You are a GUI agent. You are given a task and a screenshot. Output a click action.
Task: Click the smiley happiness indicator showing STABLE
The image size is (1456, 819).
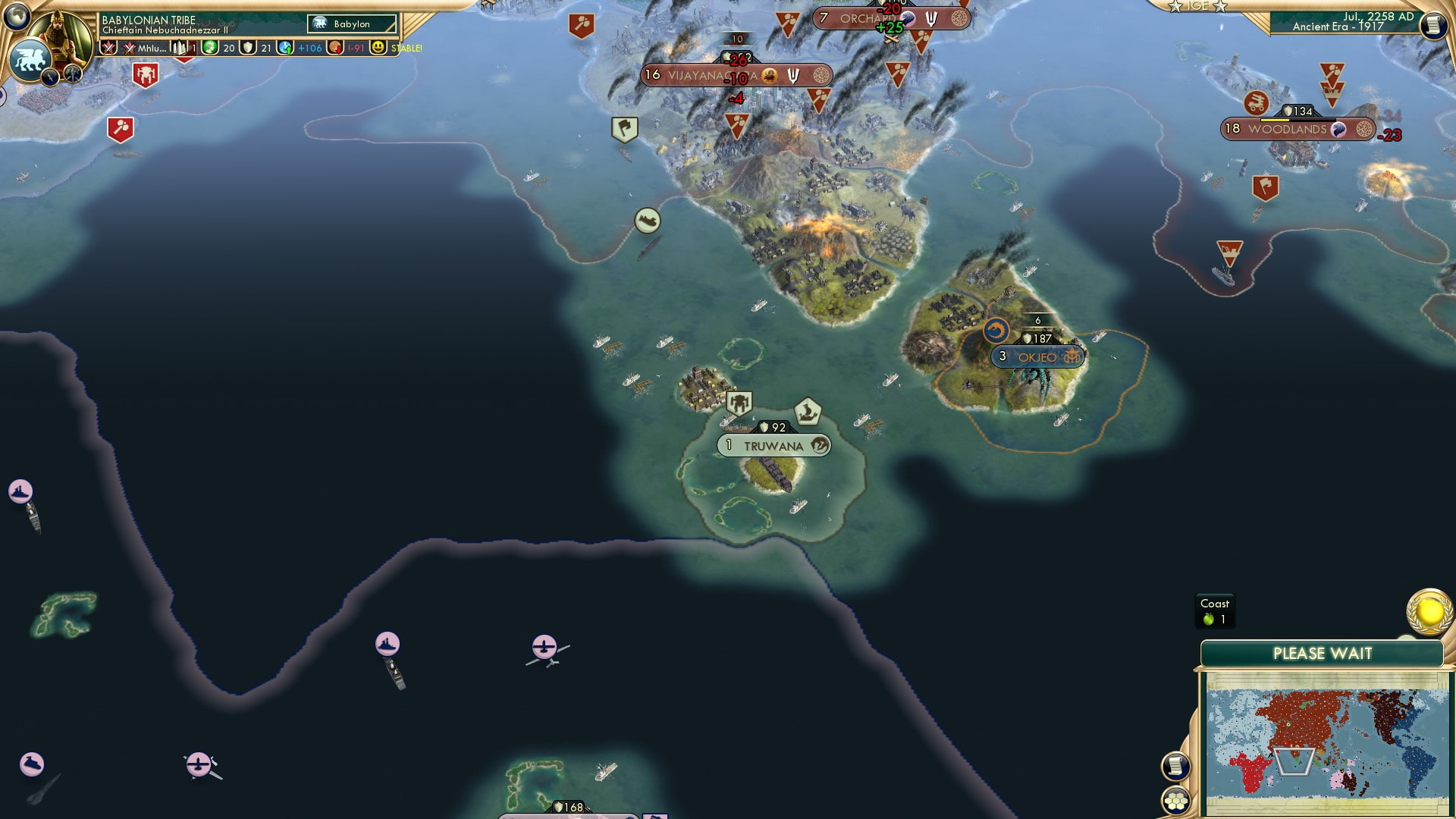pos(377,48)
